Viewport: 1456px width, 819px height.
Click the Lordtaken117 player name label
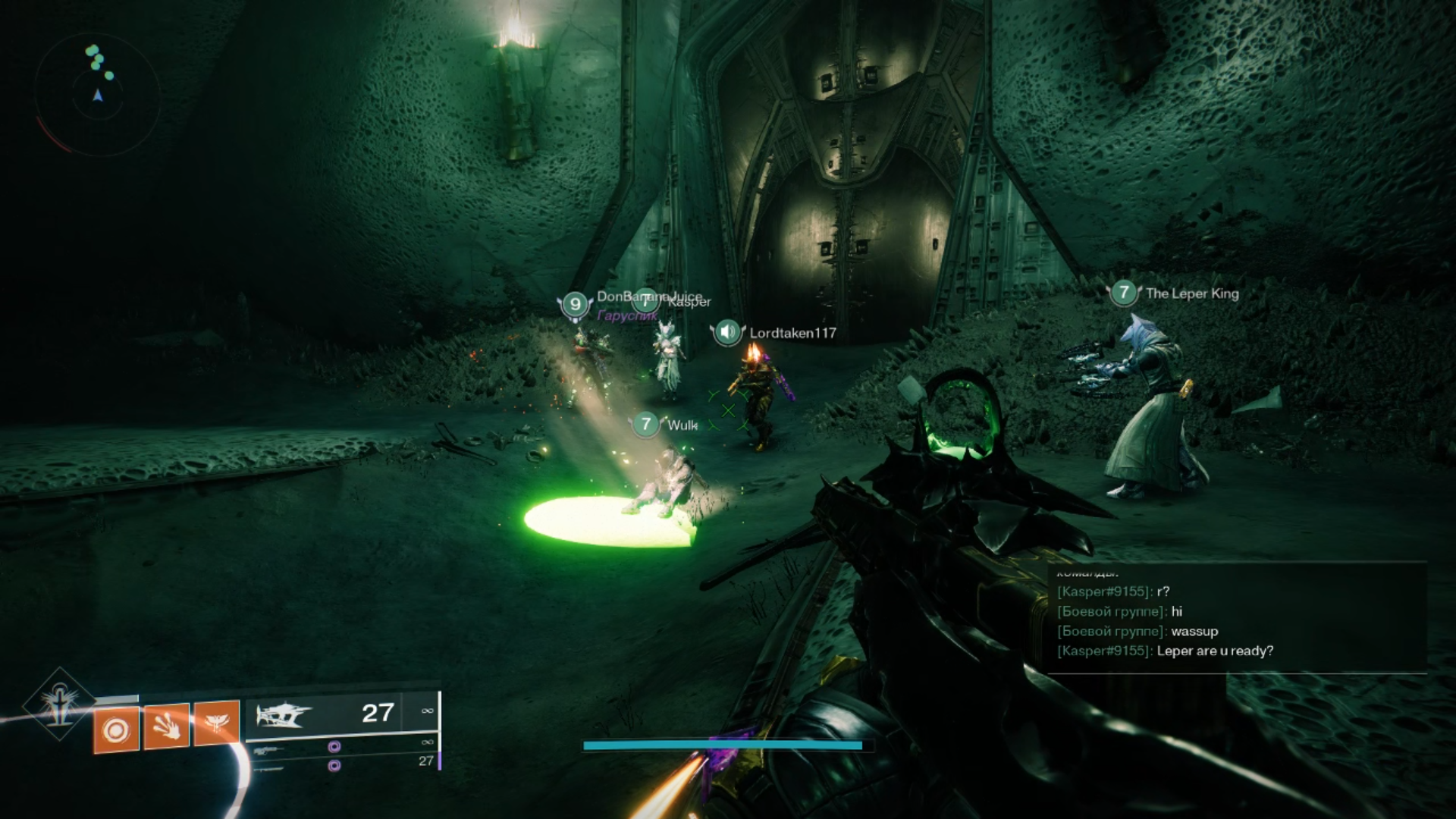coord(792,333)
